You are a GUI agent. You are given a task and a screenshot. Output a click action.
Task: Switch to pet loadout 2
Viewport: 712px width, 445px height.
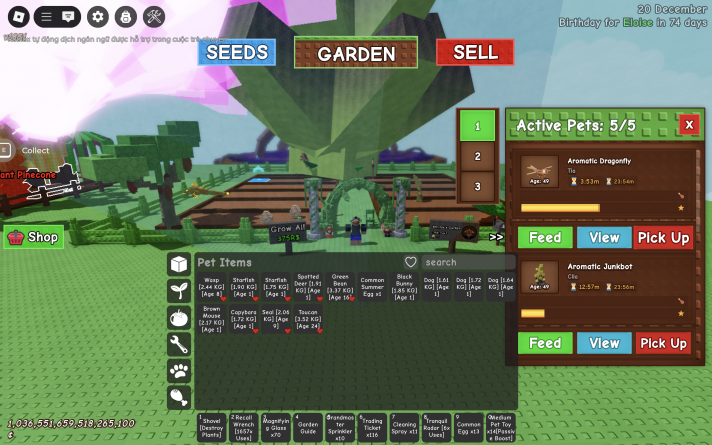(477, 156)
